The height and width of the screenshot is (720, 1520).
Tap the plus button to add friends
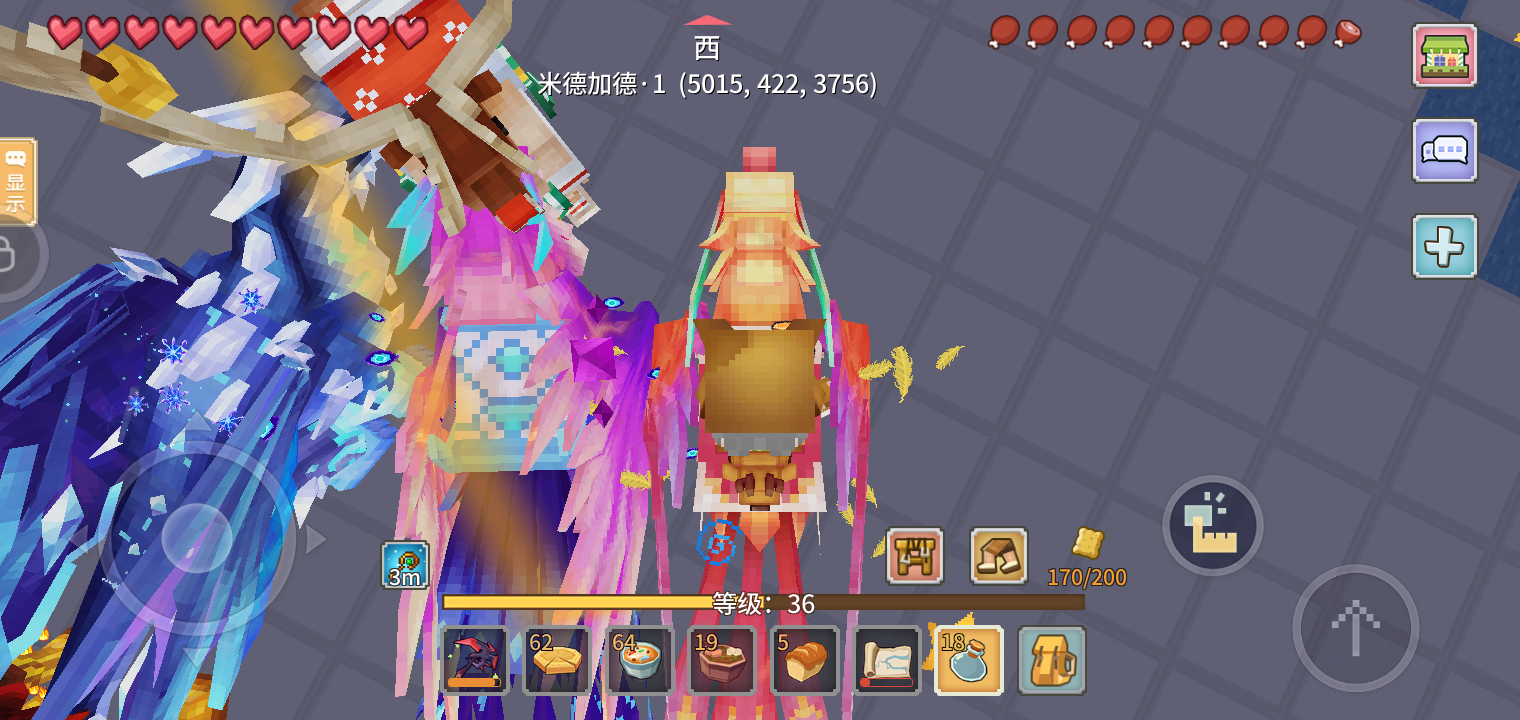1444,246
